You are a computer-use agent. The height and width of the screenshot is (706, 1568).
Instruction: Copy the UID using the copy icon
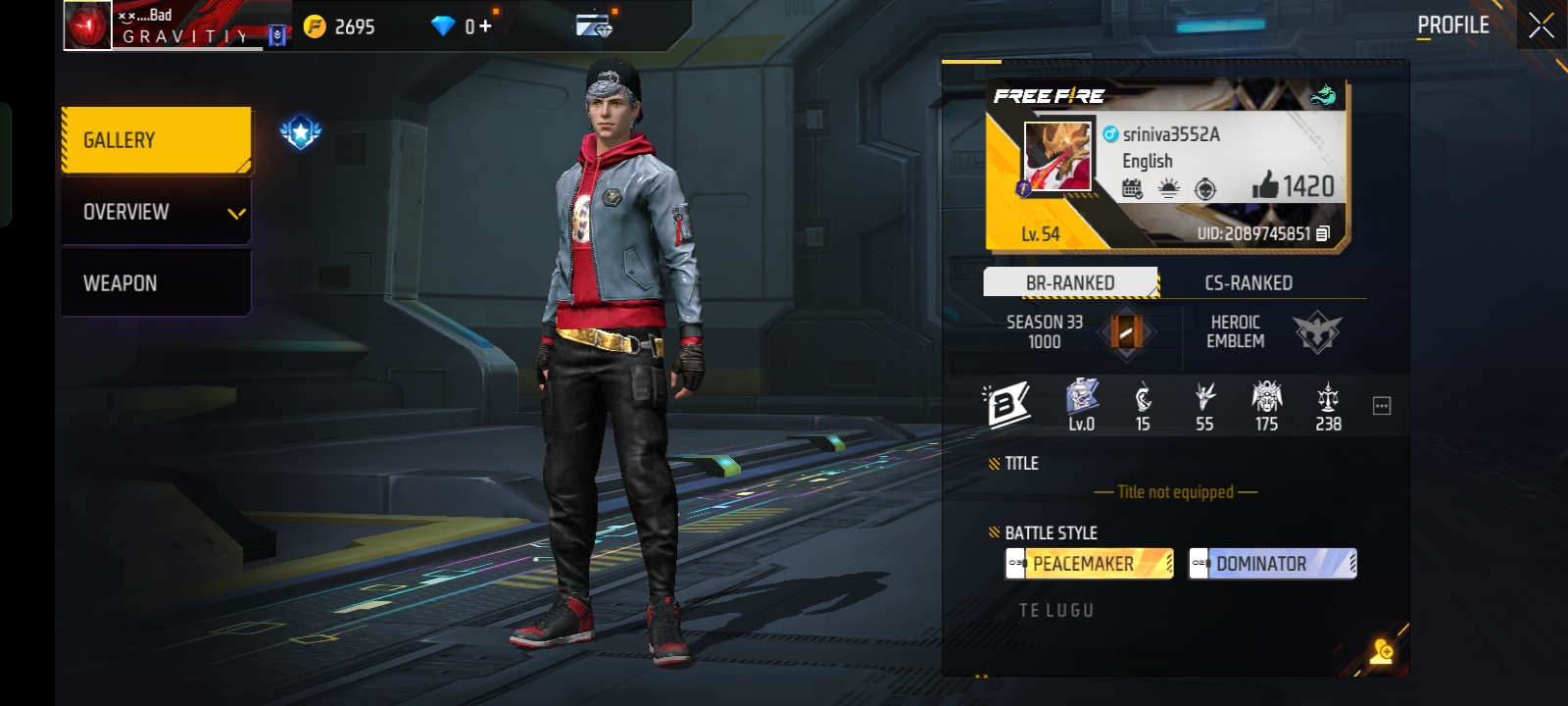coord(1323,233)
